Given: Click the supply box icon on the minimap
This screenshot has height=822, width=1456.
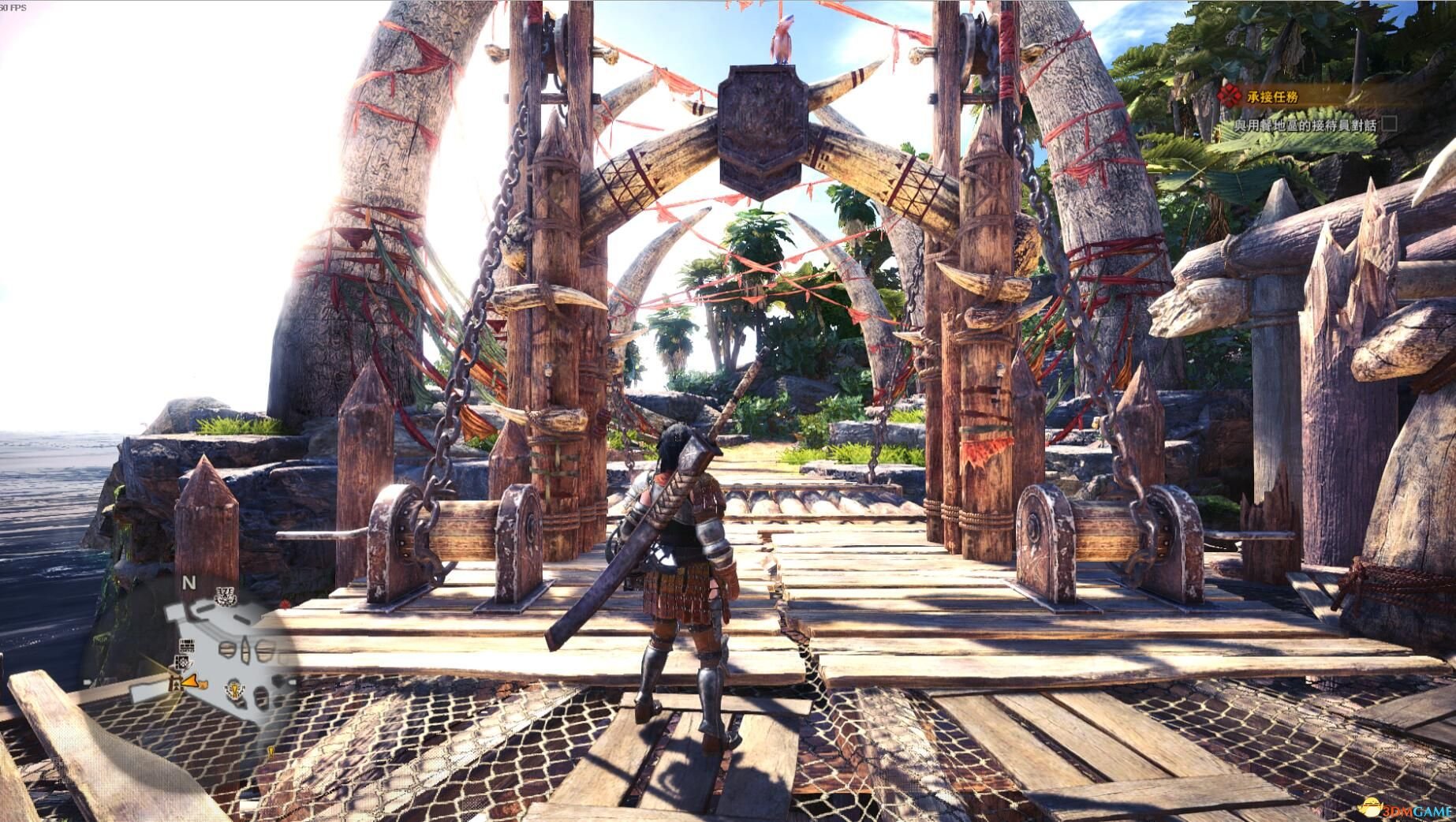Looking at the screenshot, I should (187, 645).
